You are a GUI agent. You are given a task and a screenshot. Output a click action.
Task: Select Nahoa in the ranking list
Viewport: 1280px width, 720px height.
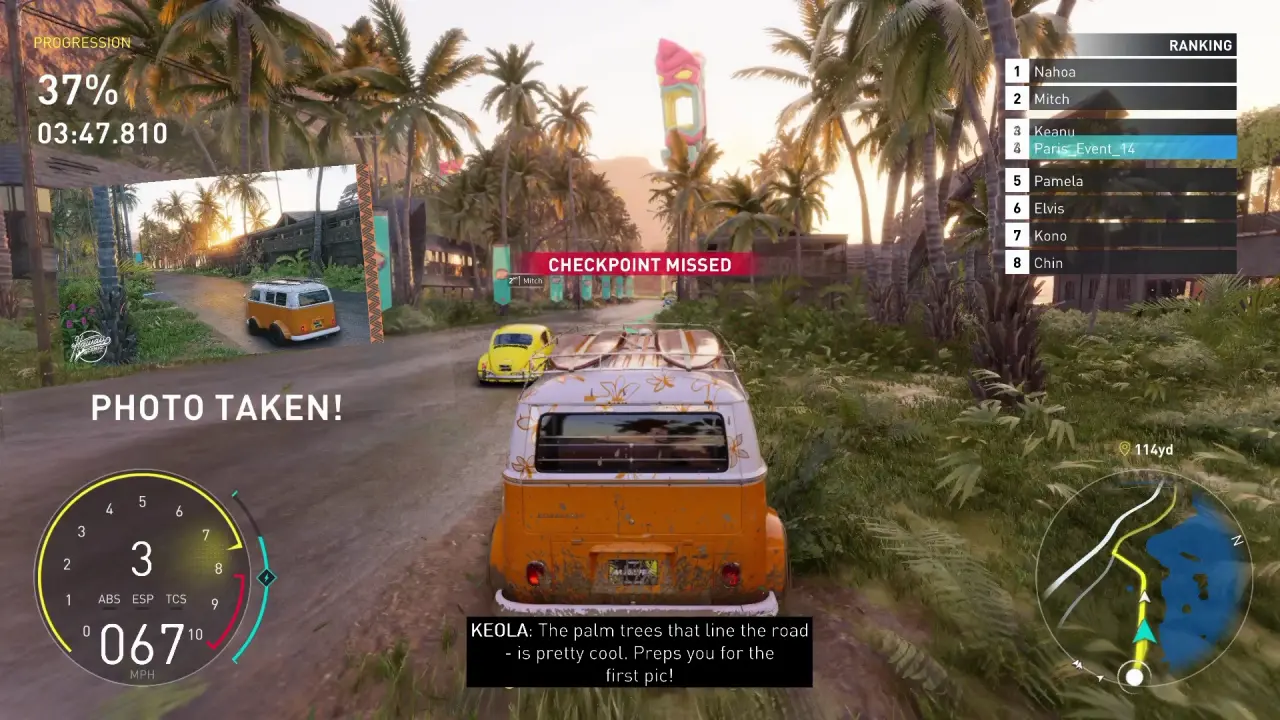(x=1120, y=72)
